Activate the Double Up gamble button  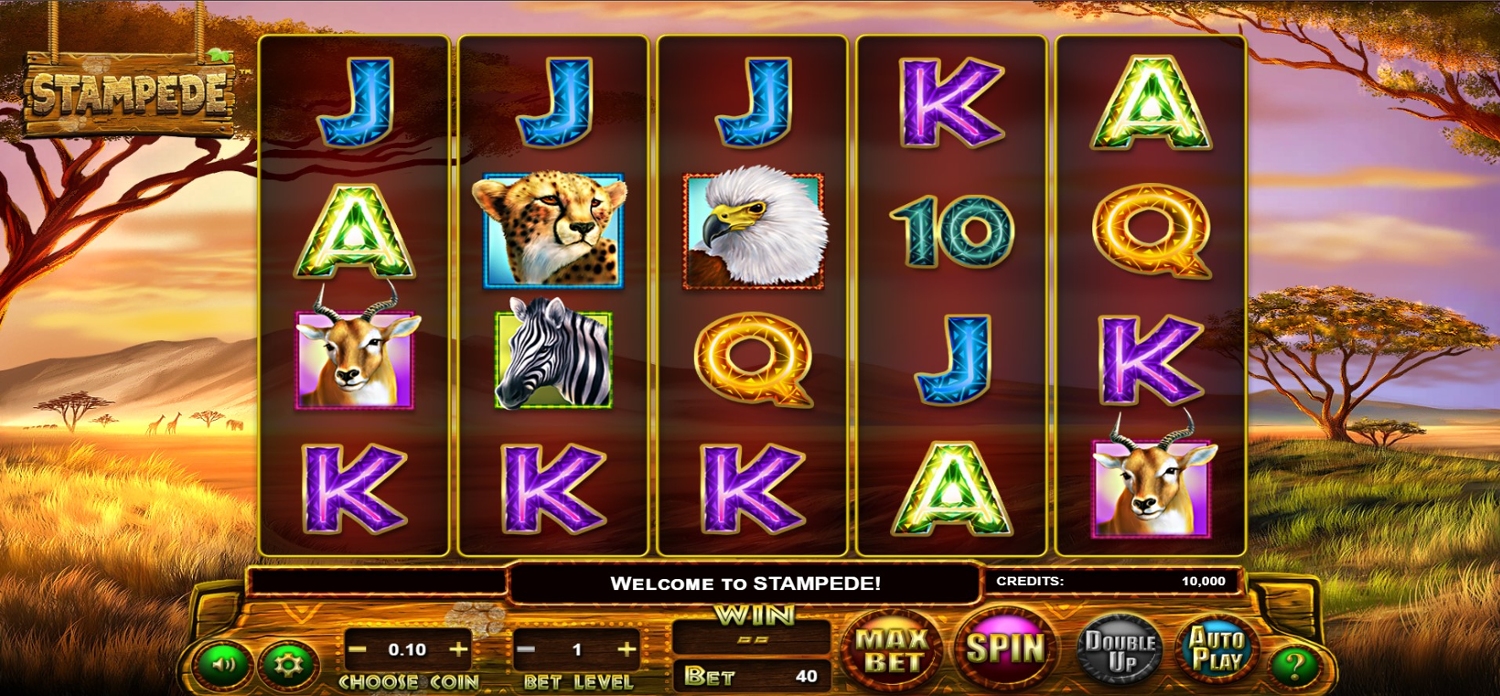click(1120, 649)
